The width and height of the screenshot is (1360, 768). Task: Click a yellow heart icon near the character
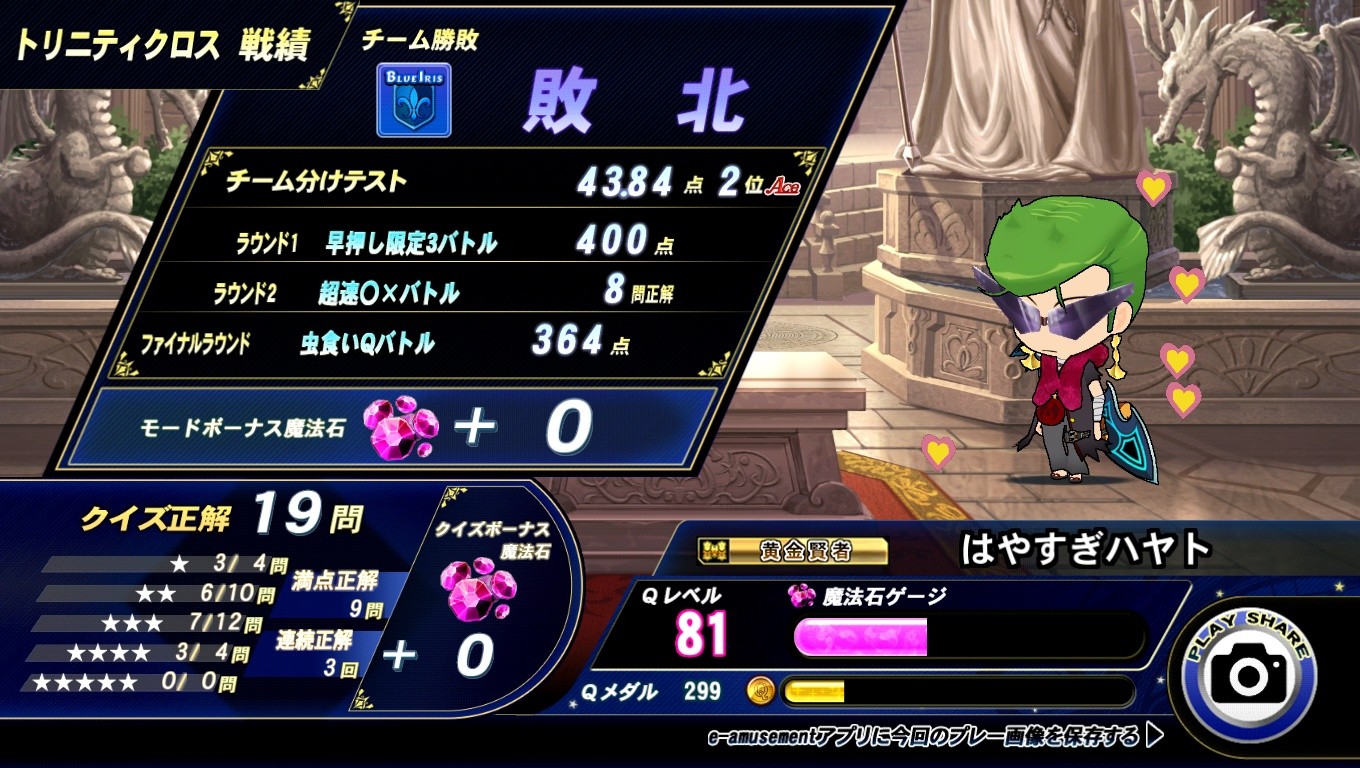(1152, 188)
